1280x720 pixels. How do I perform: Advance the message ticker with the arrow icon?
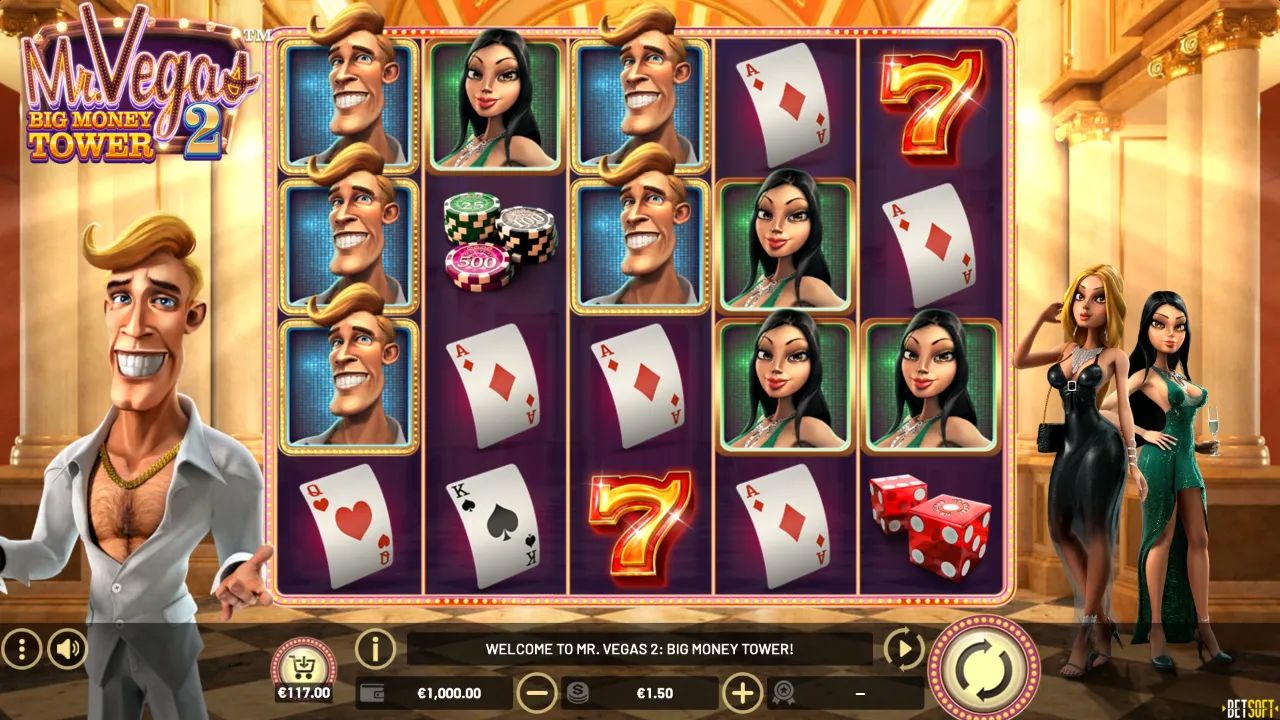903,649
